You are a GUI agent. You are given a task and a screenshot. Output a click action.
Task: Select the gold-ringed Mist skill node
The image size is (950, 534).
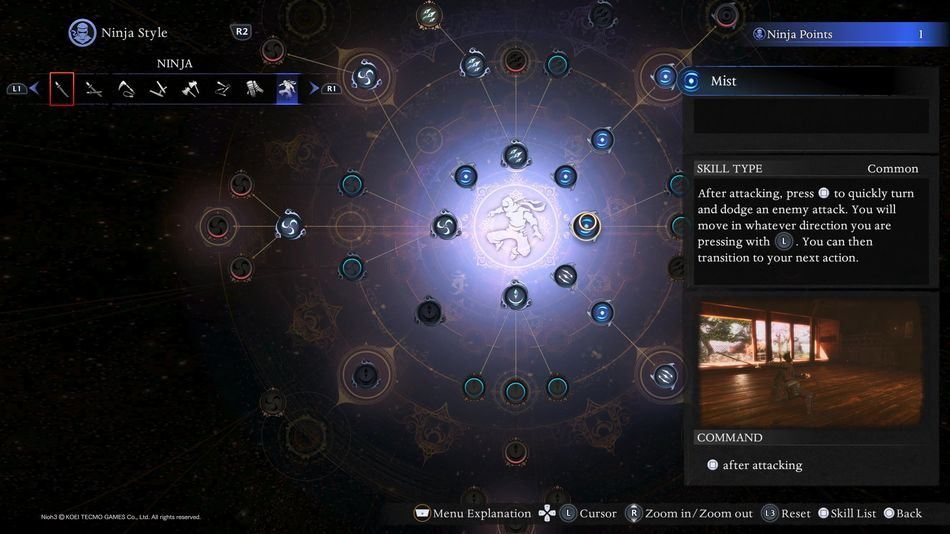coord(586,224)
